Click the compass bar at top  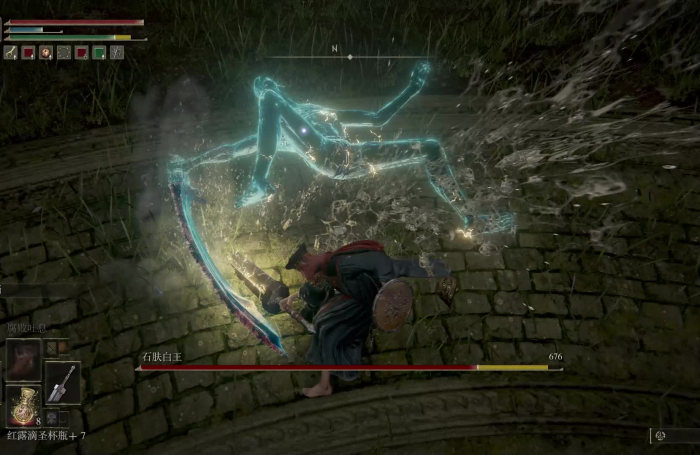coord(349,56)
